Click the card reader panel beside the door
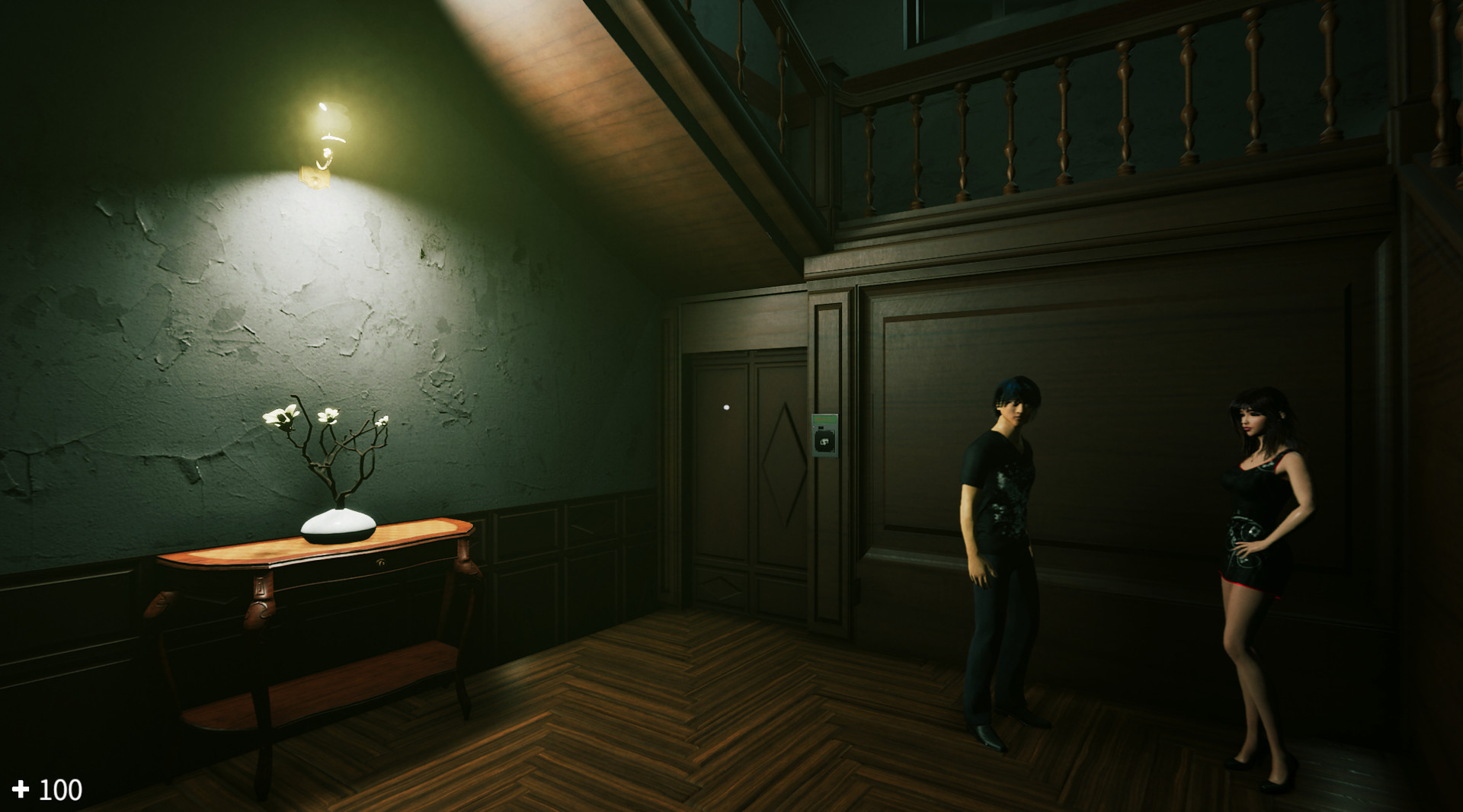 click(x=825, y=434)
